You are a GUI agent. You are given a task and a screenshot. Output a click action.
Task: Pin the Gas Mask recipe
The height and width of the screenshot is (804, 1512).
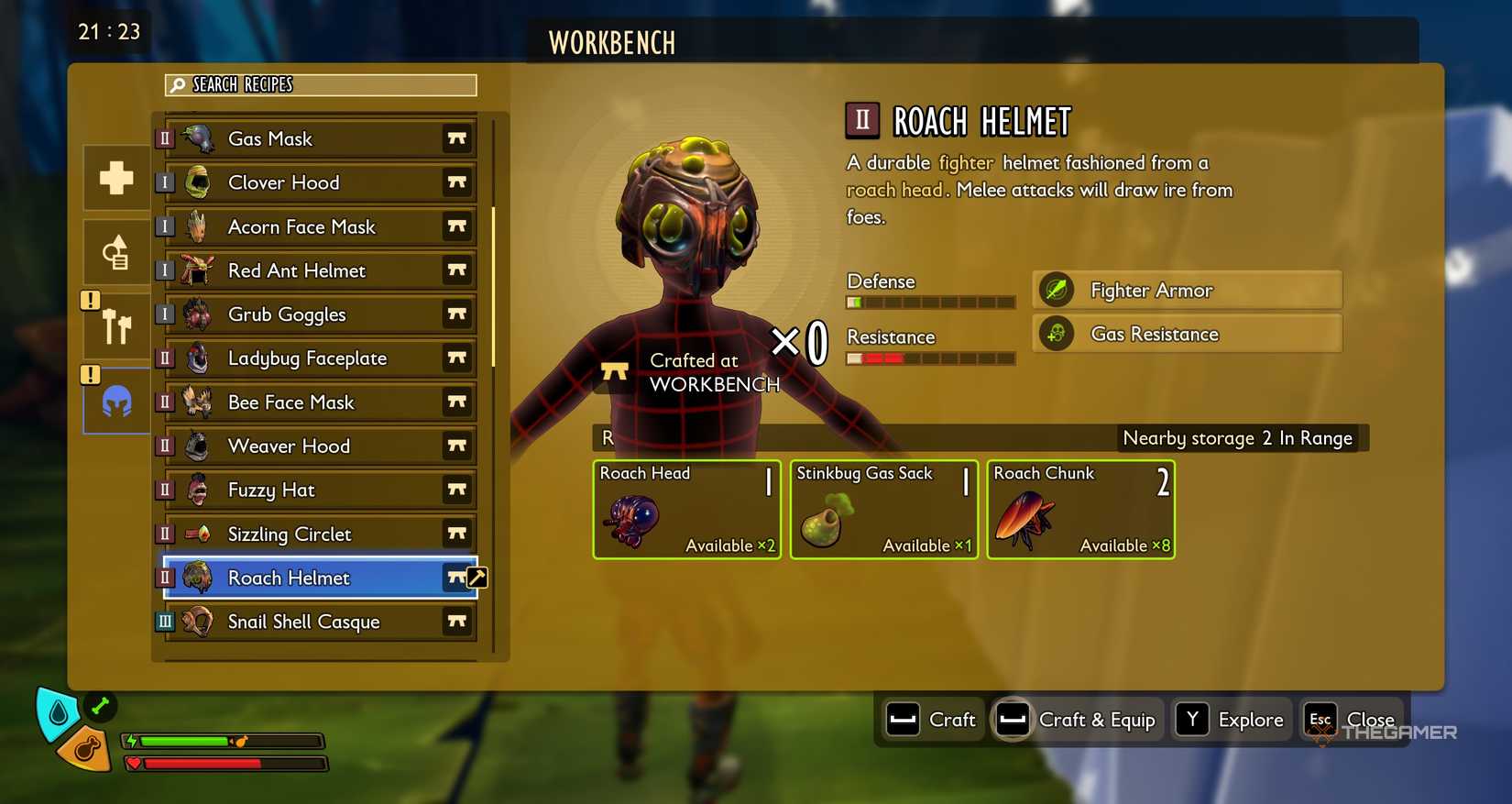click(x=457, y=138)
